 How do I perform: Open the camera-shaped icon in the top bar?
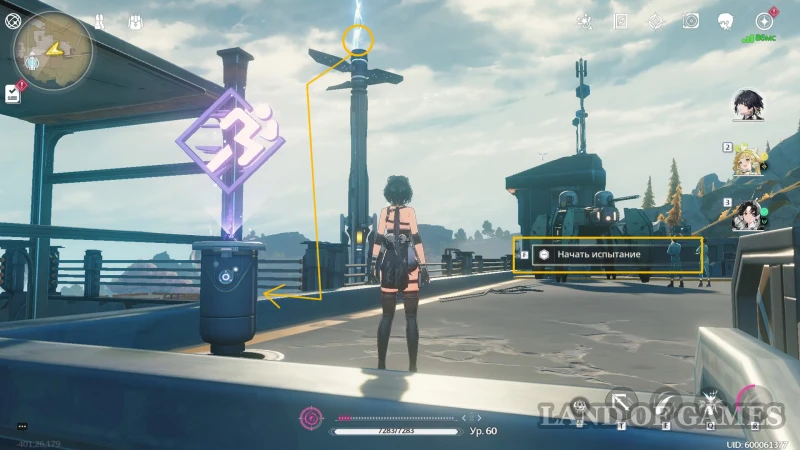[x=690, y=21]
